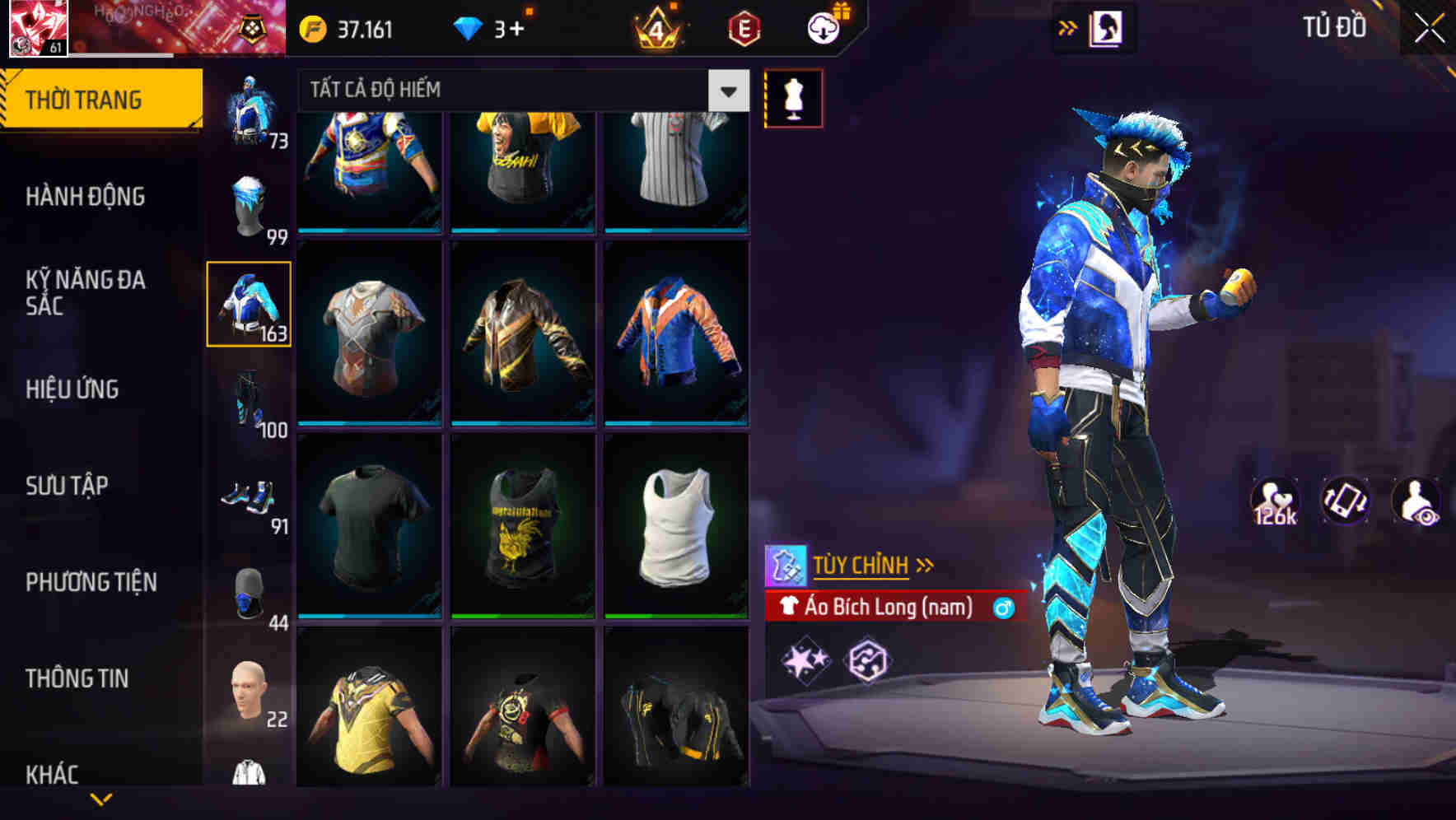Toggle the hexagon emblem option near the stars icon

(866, 659)
